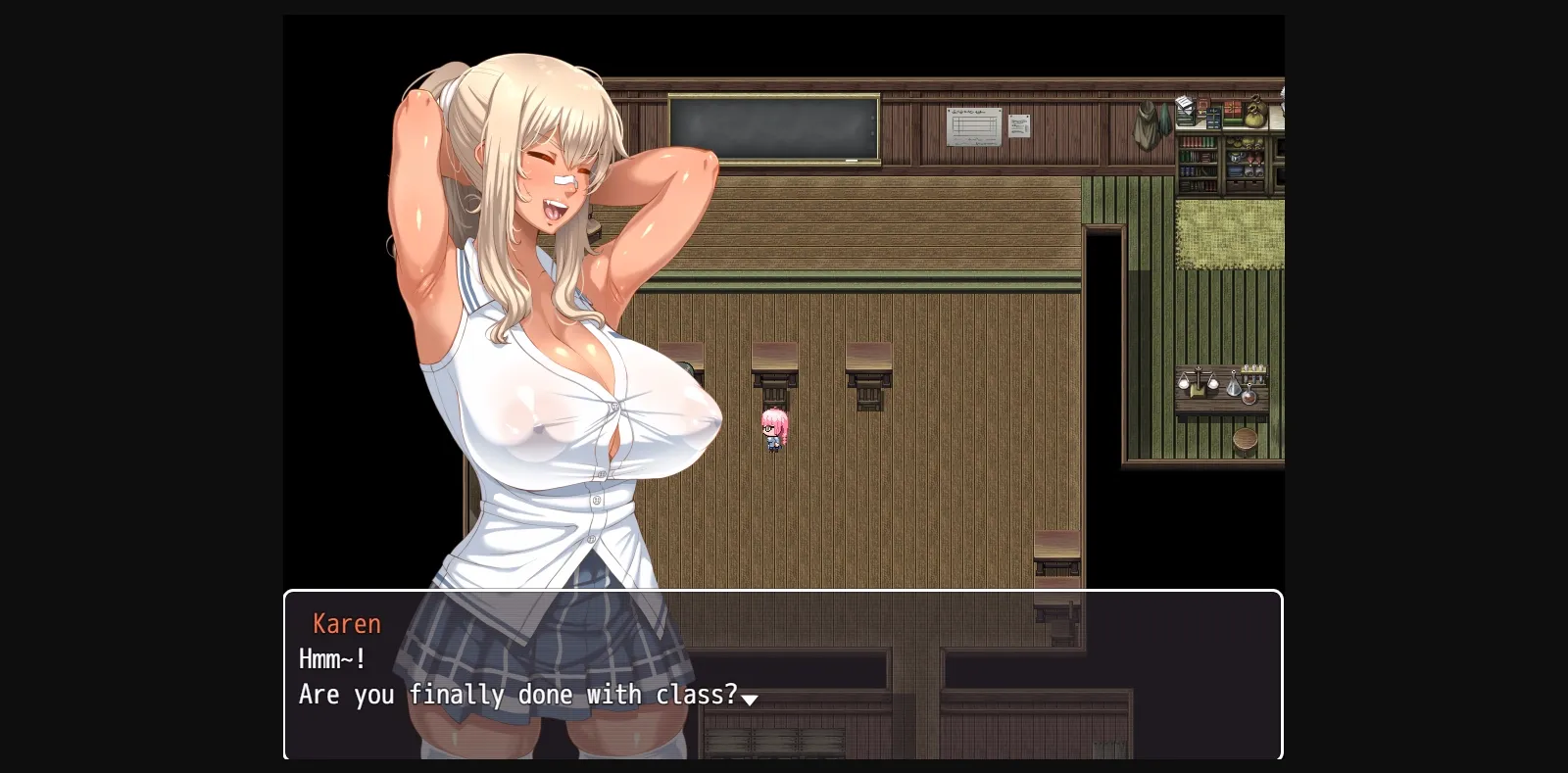Click the Karen name label
The width and height of the screenshot is (1568, 773).
pyautogui.click(x=347, y=623)
